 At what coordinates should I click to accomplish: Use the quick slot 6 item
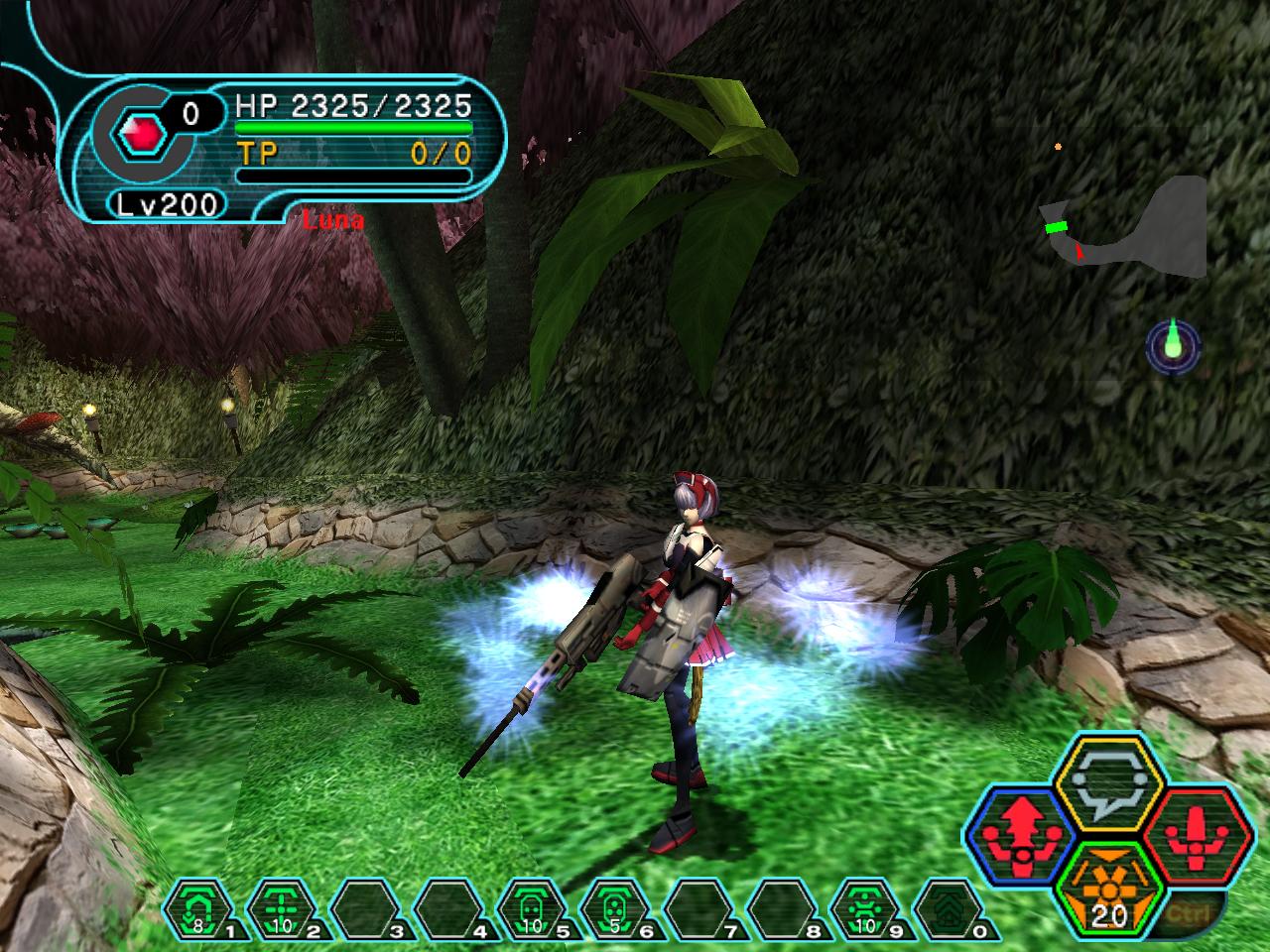coord(616,908)
